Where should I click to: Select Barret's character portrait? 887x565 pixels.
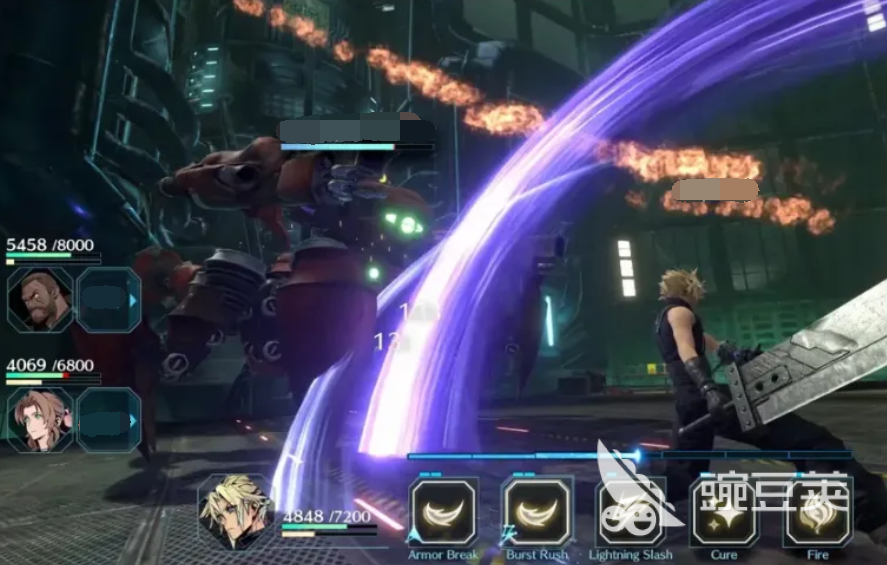coord(40,300)
